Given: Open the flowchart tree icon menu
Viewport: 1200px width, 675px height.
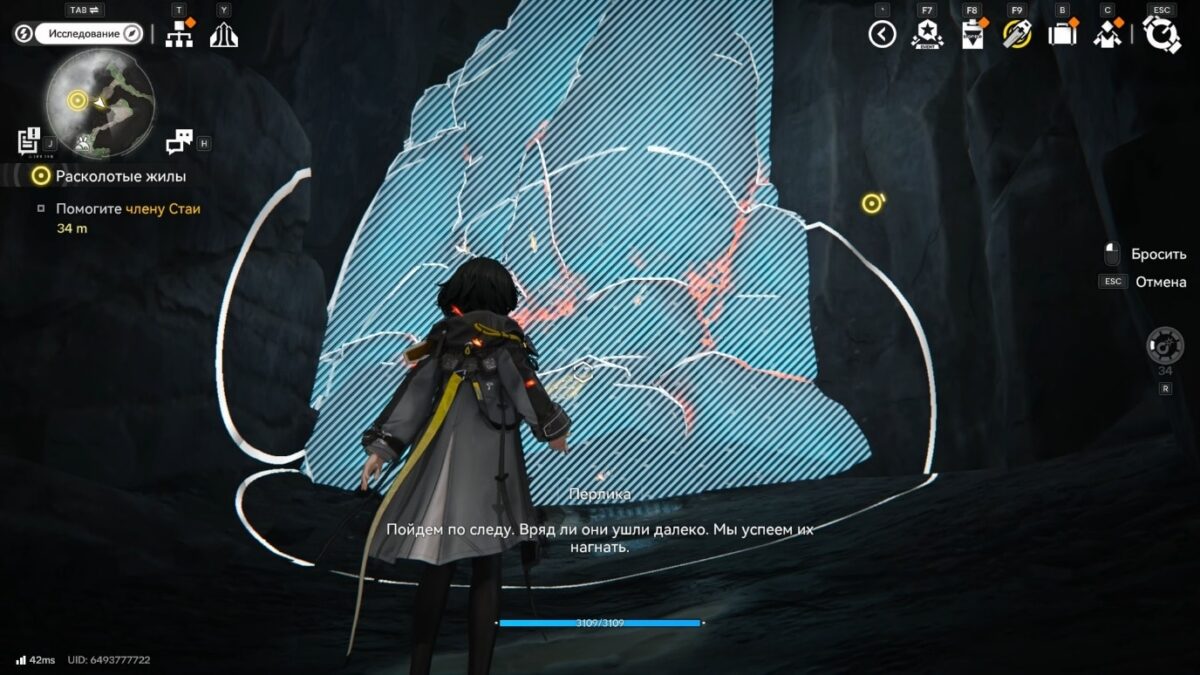Looking at the screenshot, I should [179, 35].
